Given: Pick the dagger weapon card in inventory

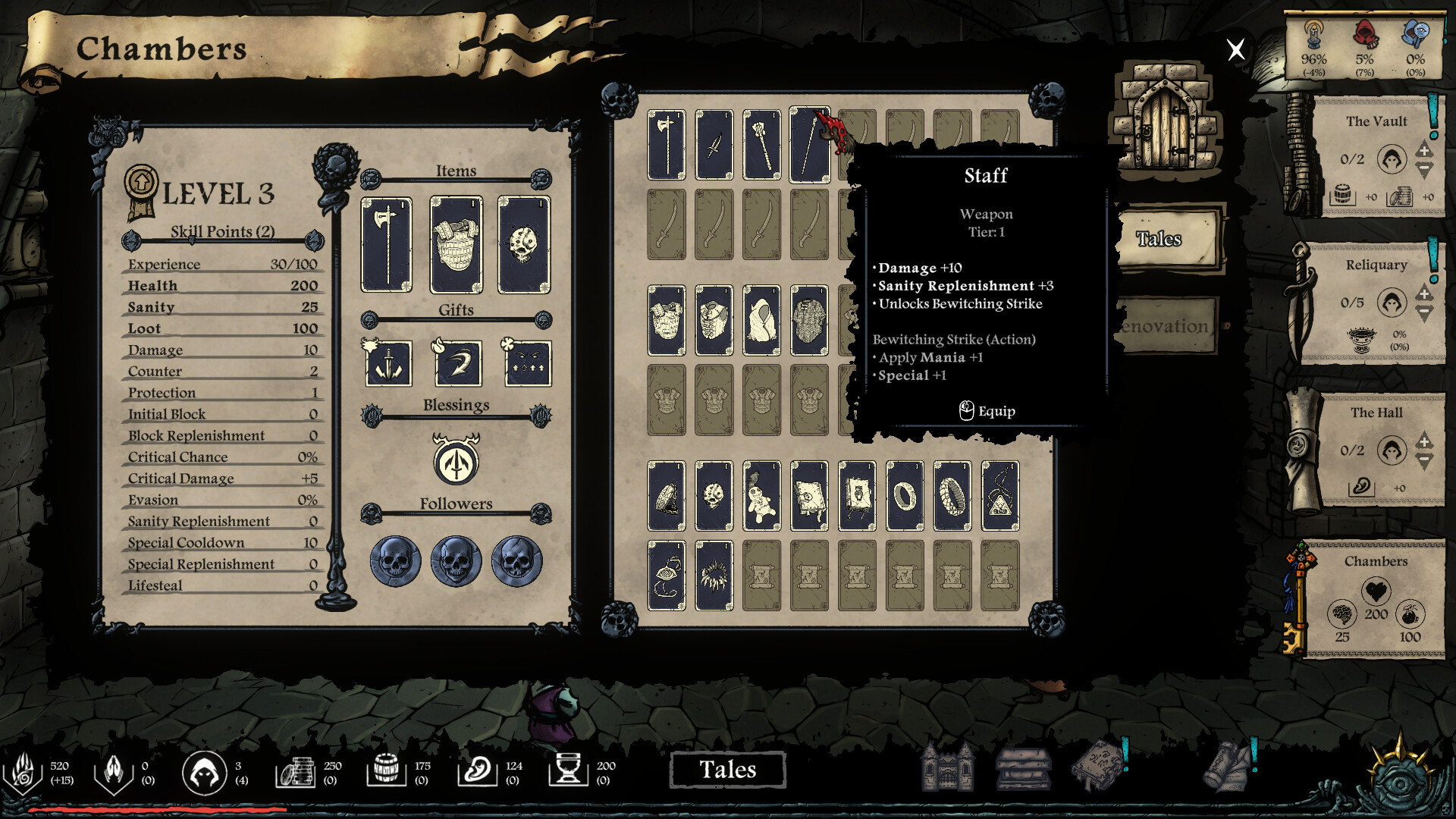Looking at the screenshot, I should [x=714, y=145].
